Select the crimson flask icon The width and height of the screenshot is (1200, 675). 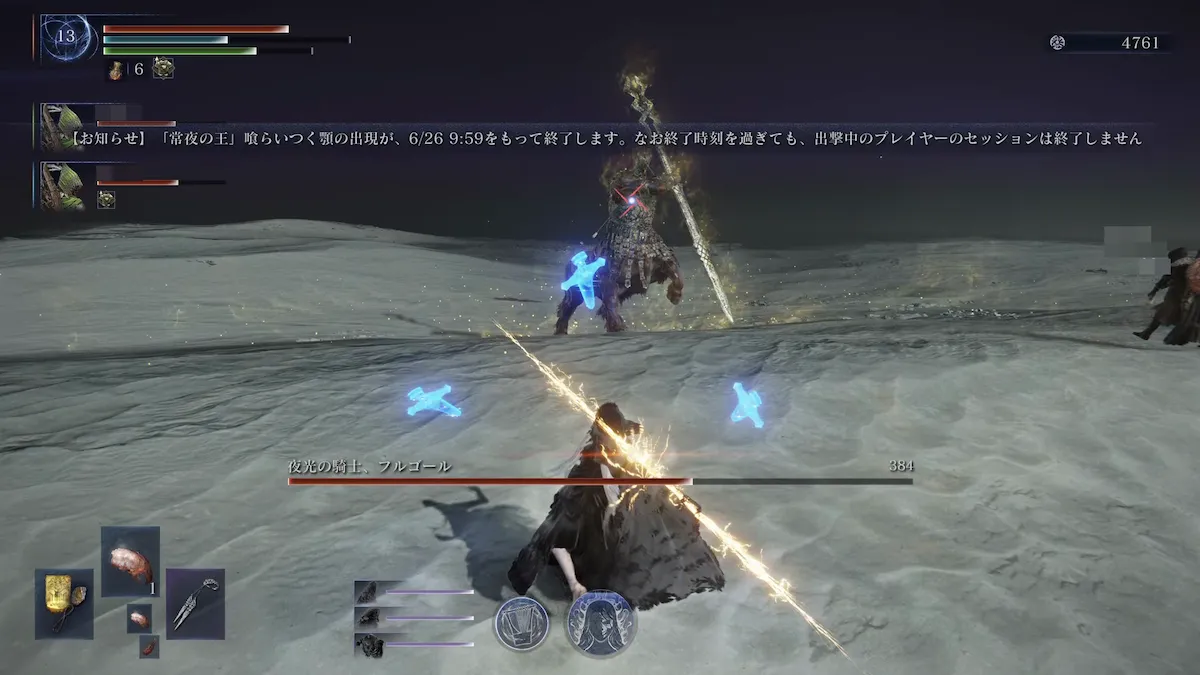point(117,69)
